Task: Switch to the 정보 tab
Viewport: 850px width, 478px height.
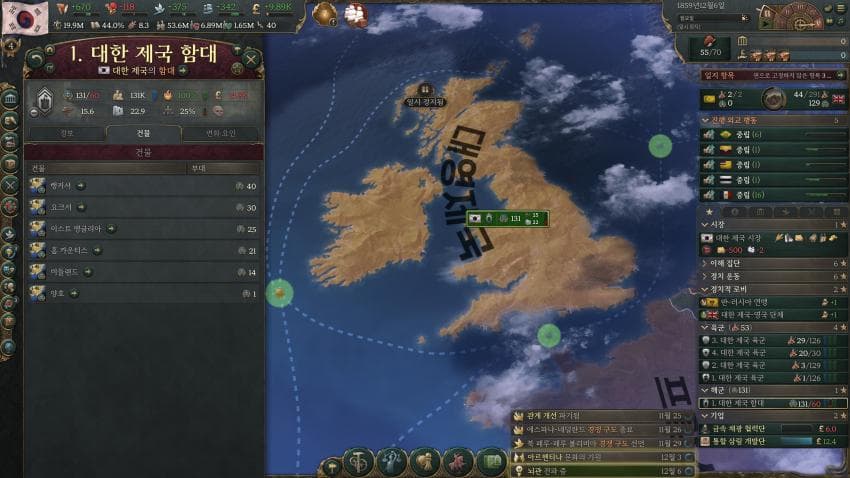Action: pyautogui.click(x=66, y=132)
